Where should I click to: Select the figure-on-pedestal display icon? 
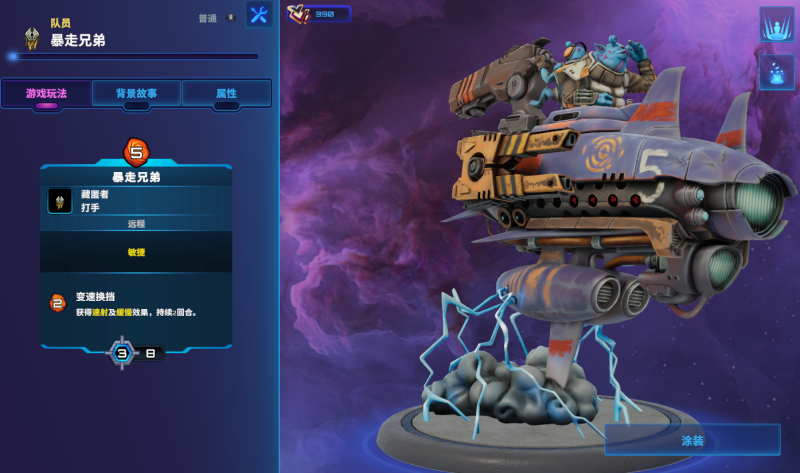(x=776, y=23)
